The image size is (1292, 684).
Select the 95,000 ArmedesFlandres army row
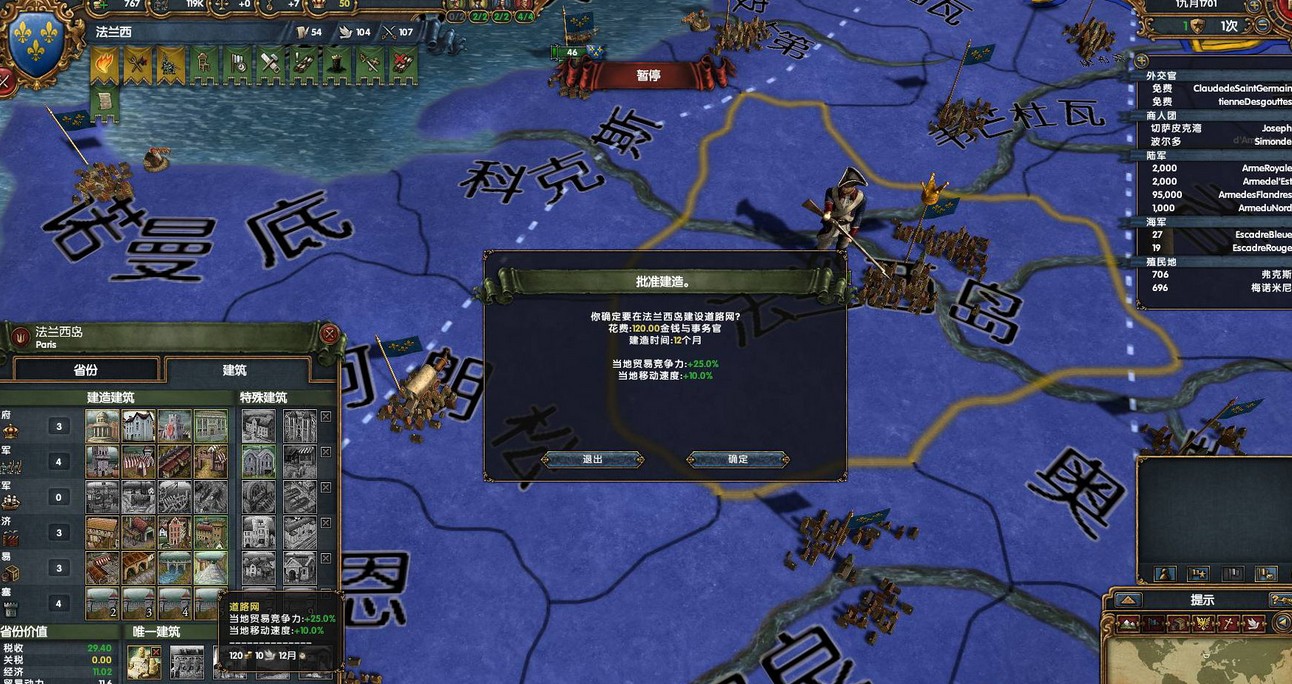(1214, 195)
